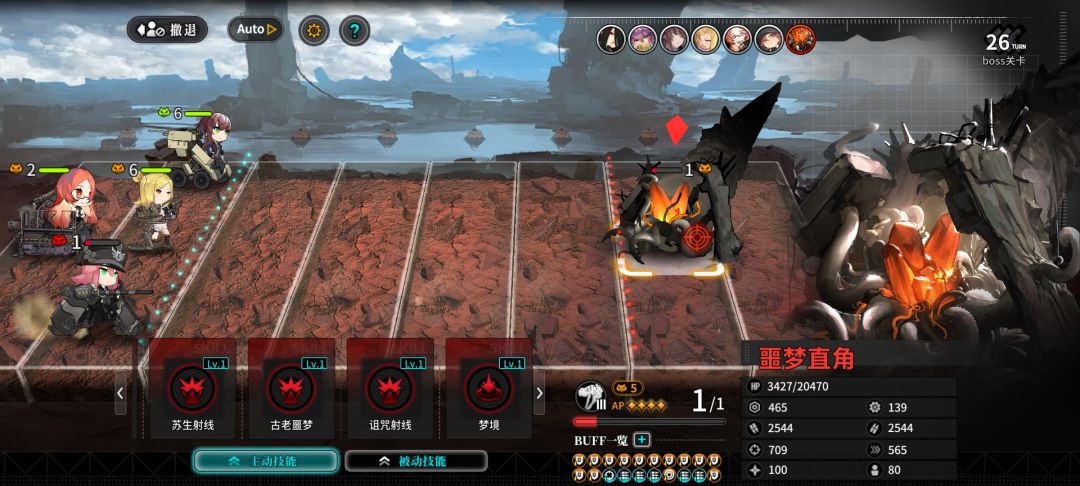
Task: Toggle Auto battle mode
Action: coord(256,29)
